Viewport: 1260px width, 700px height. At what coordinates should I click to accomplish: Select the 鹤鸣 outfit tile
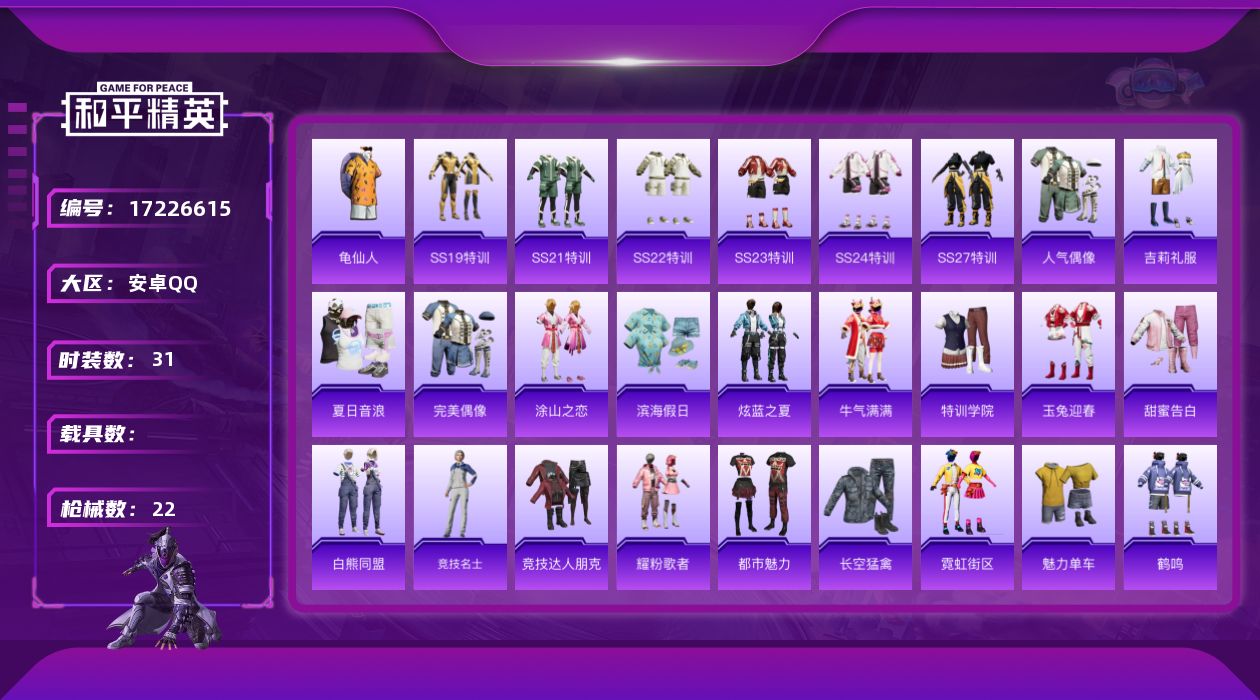coord(1170,516)
